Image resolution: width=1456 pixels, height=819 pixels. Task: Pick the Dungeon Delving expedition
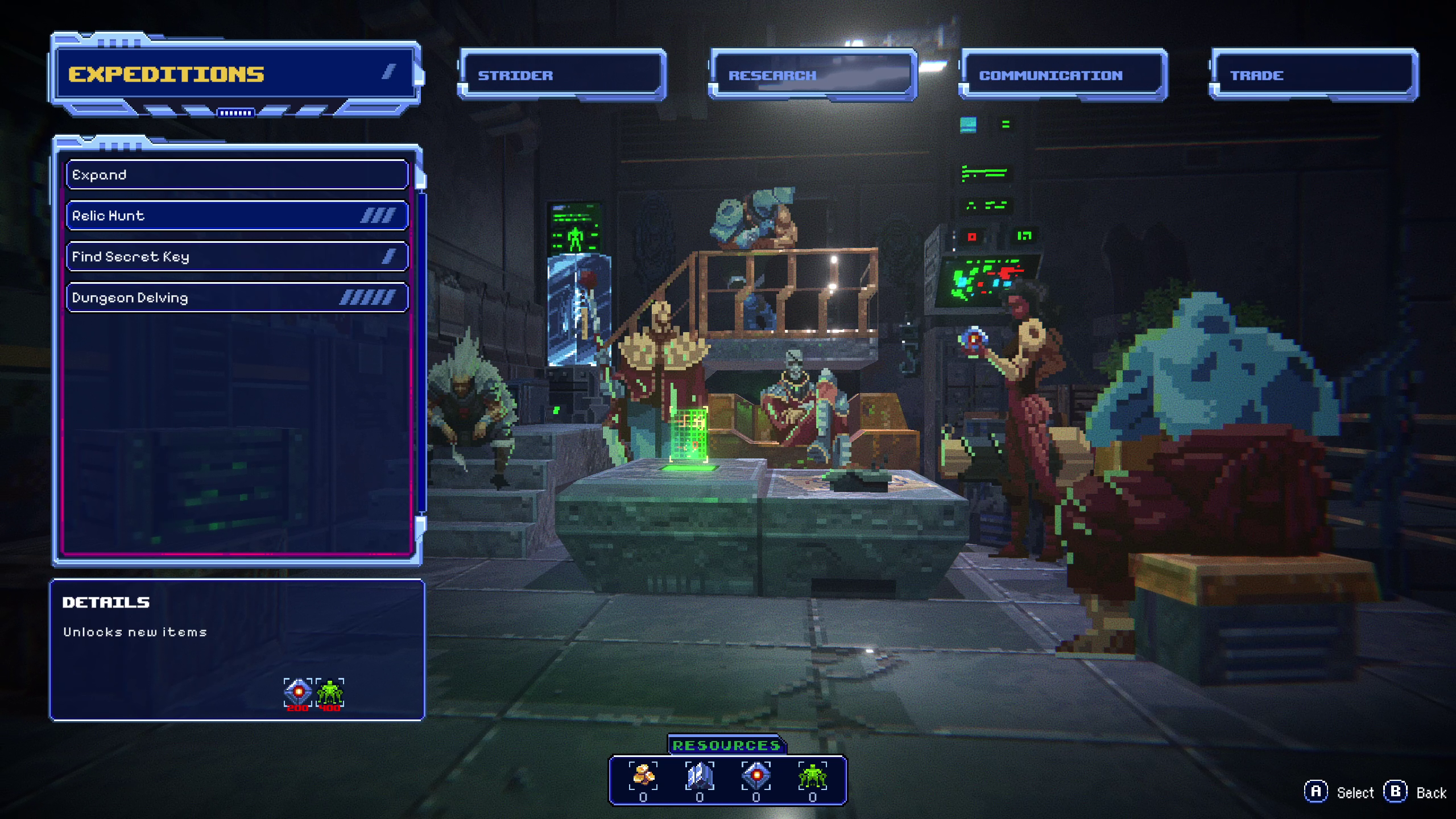[237, 297]
